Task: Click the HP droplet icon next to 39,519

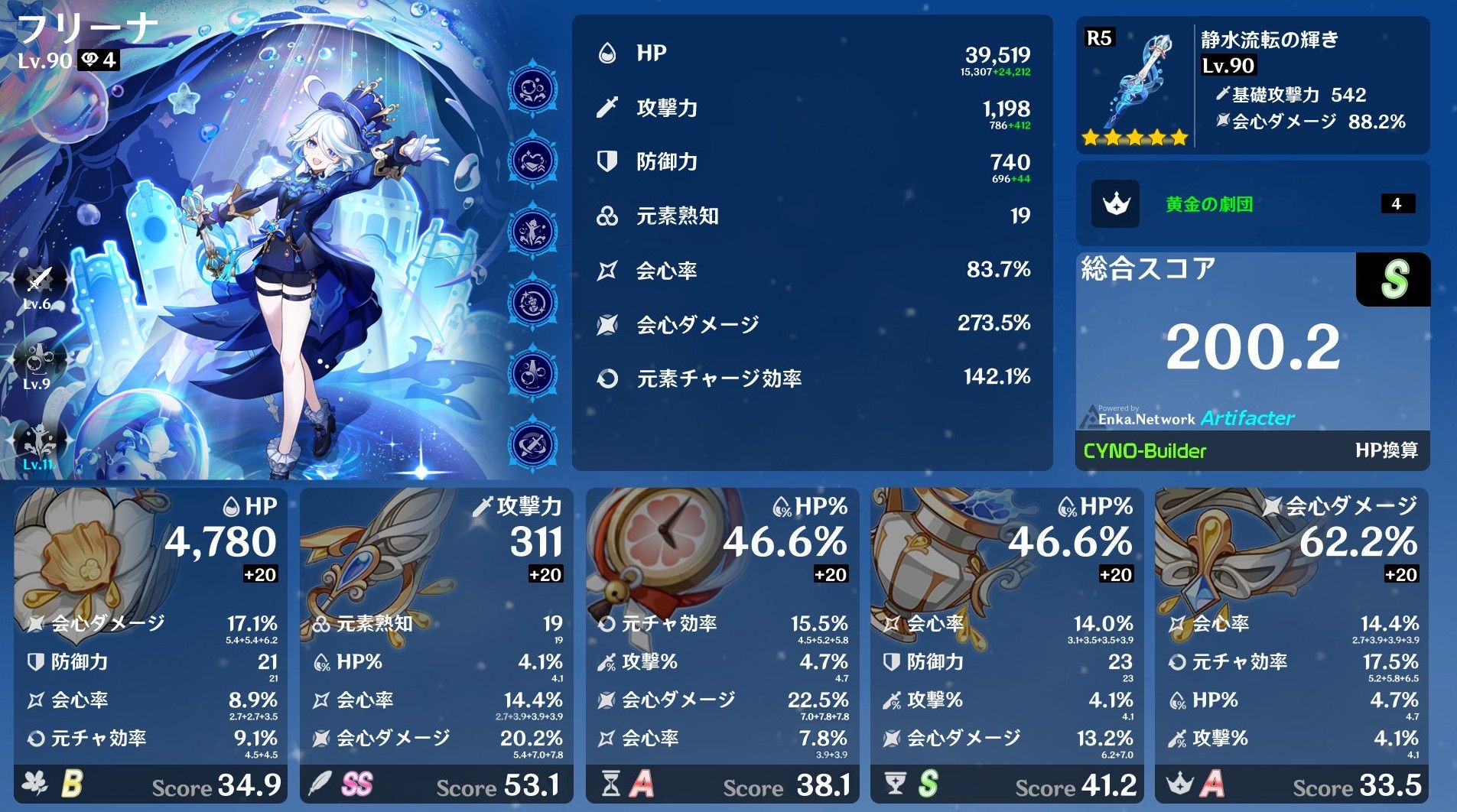Action: [607, 53]
